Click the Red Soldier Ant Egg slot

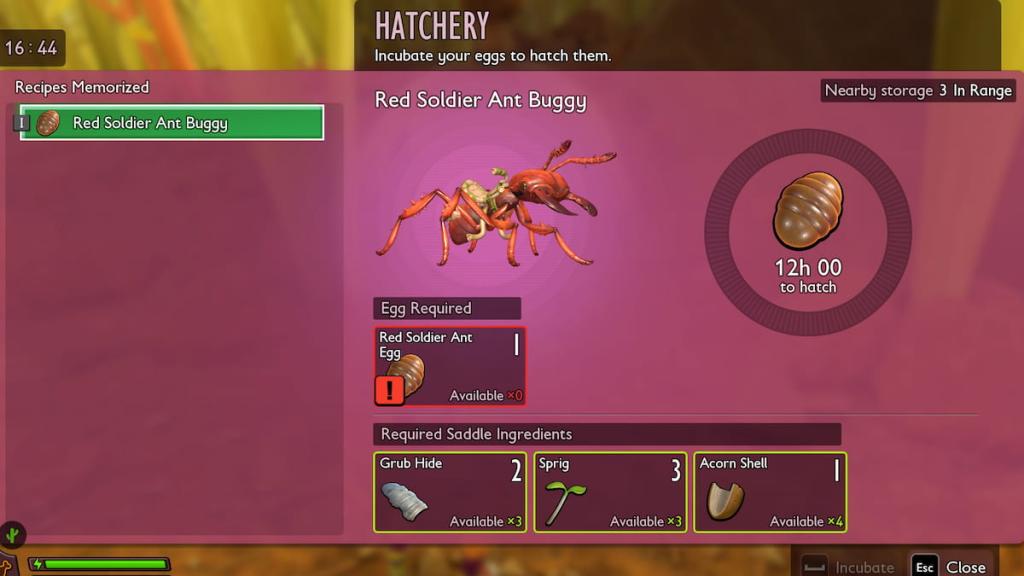click(x=450, y=367)
